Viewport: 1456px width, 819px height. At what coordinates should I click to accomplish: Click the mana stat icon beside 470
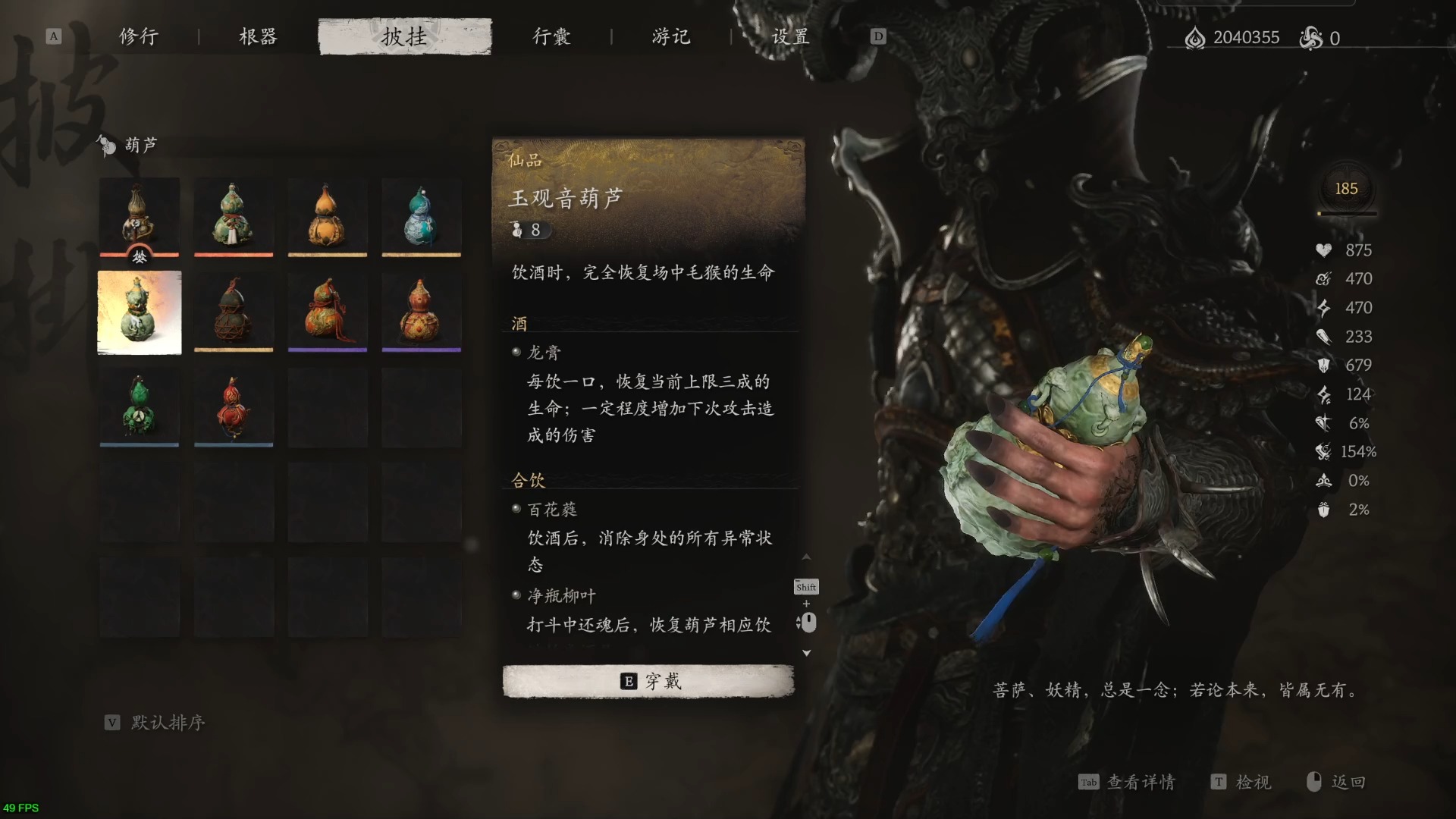[x=1323, y=279]
